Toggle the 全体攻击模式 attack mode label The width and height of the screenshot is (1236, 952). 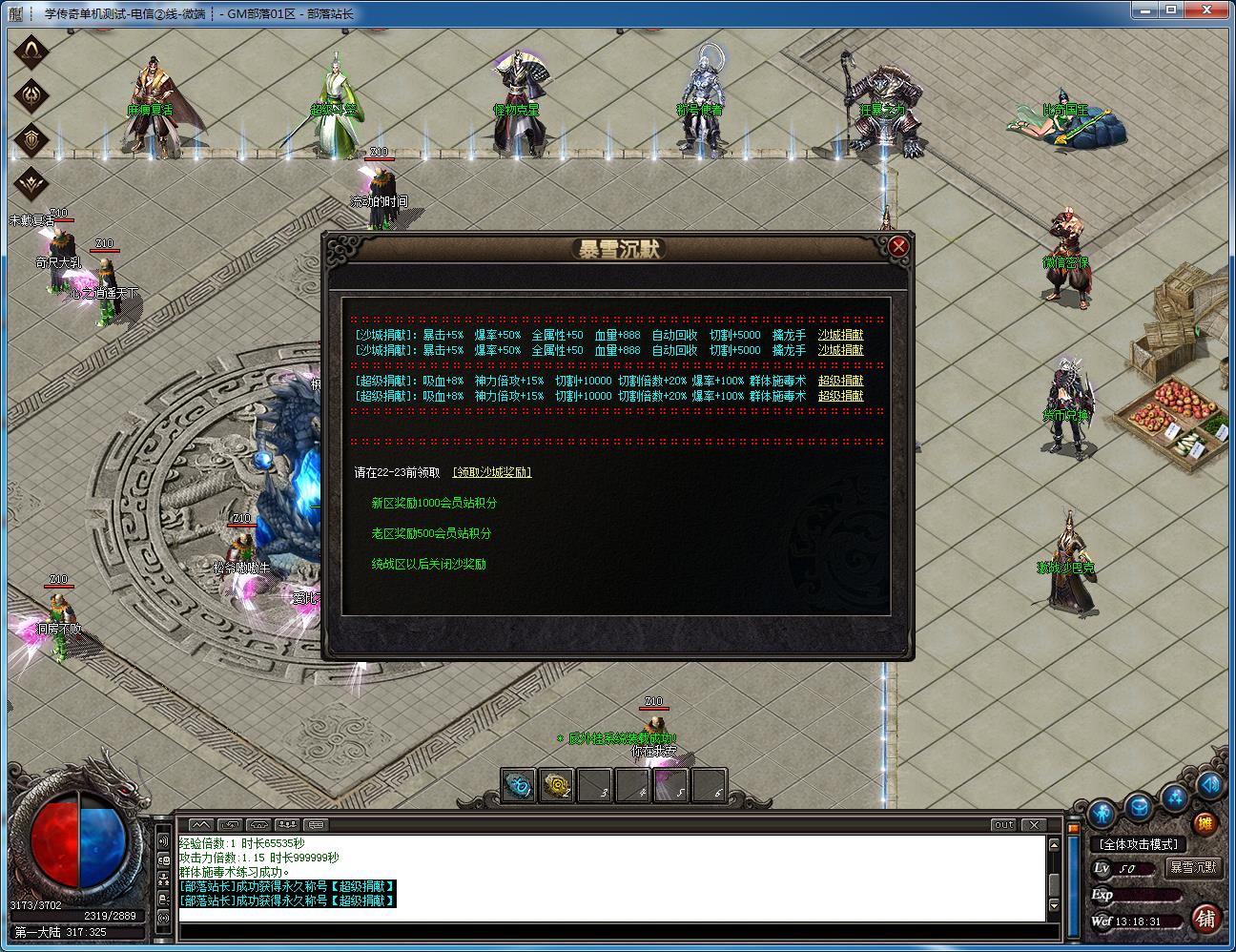[1139, 844]
